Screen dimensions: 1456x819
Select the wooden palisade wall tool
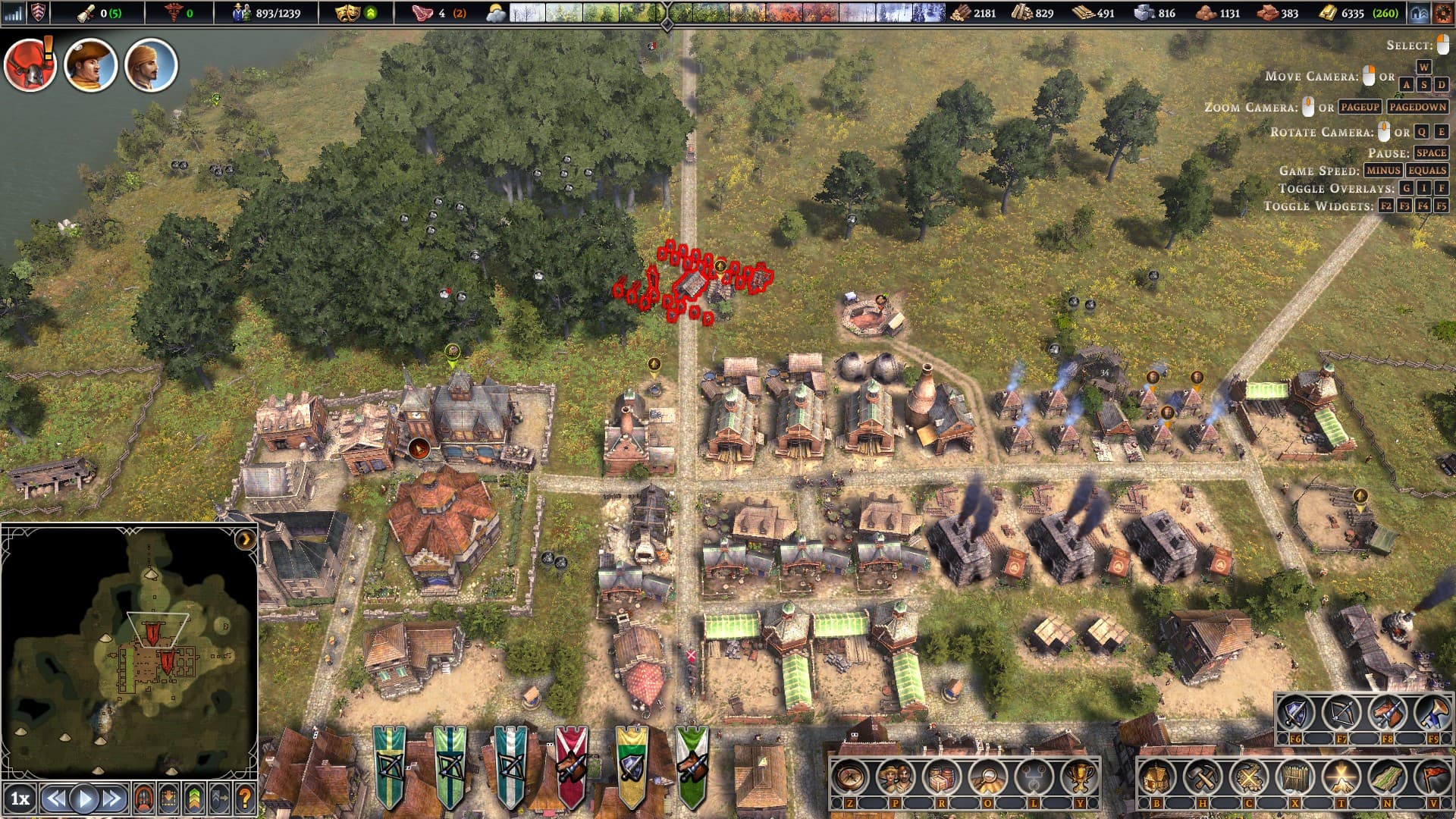point(1295,777)
